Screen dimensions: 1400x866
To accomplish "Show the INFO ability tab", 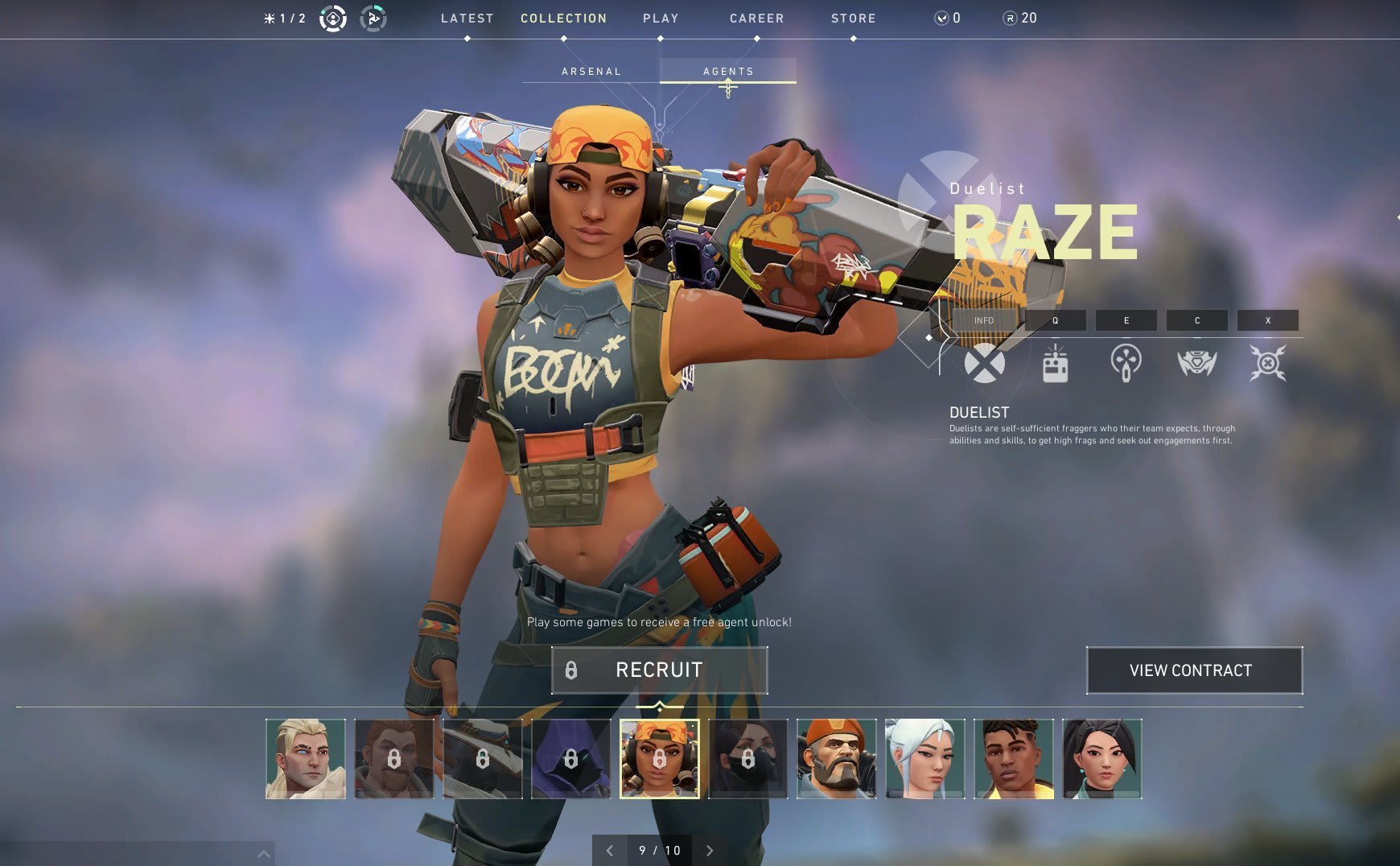I will tap(983, 320).
